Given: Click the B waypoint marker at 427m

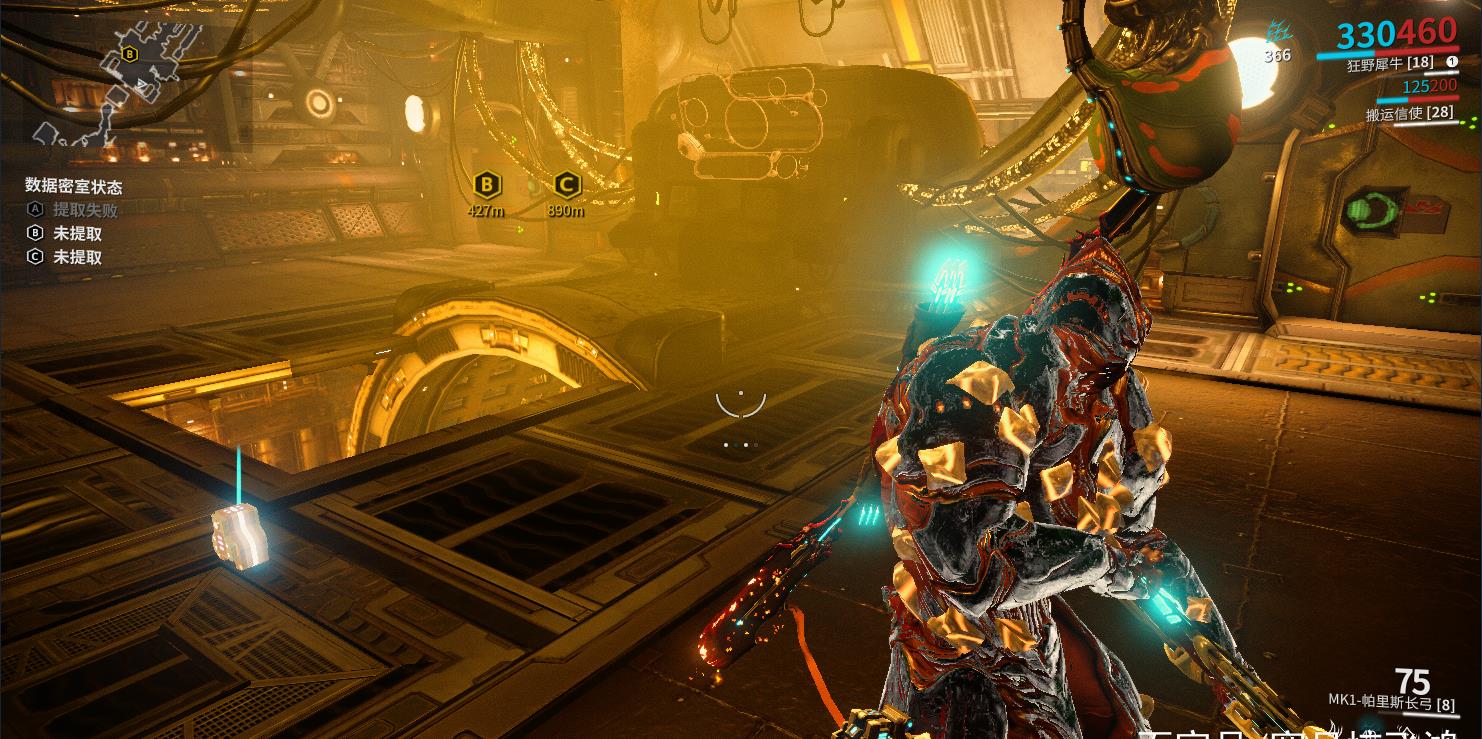Looking at the screenshot, I should pyautogui.click(x=486, y=185).
